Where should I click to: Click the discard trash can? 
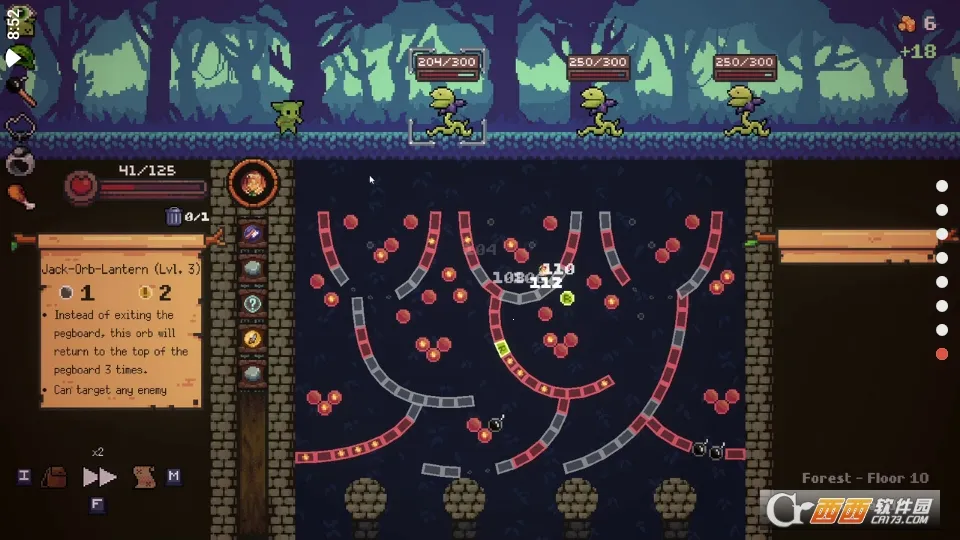pos(174,216)
